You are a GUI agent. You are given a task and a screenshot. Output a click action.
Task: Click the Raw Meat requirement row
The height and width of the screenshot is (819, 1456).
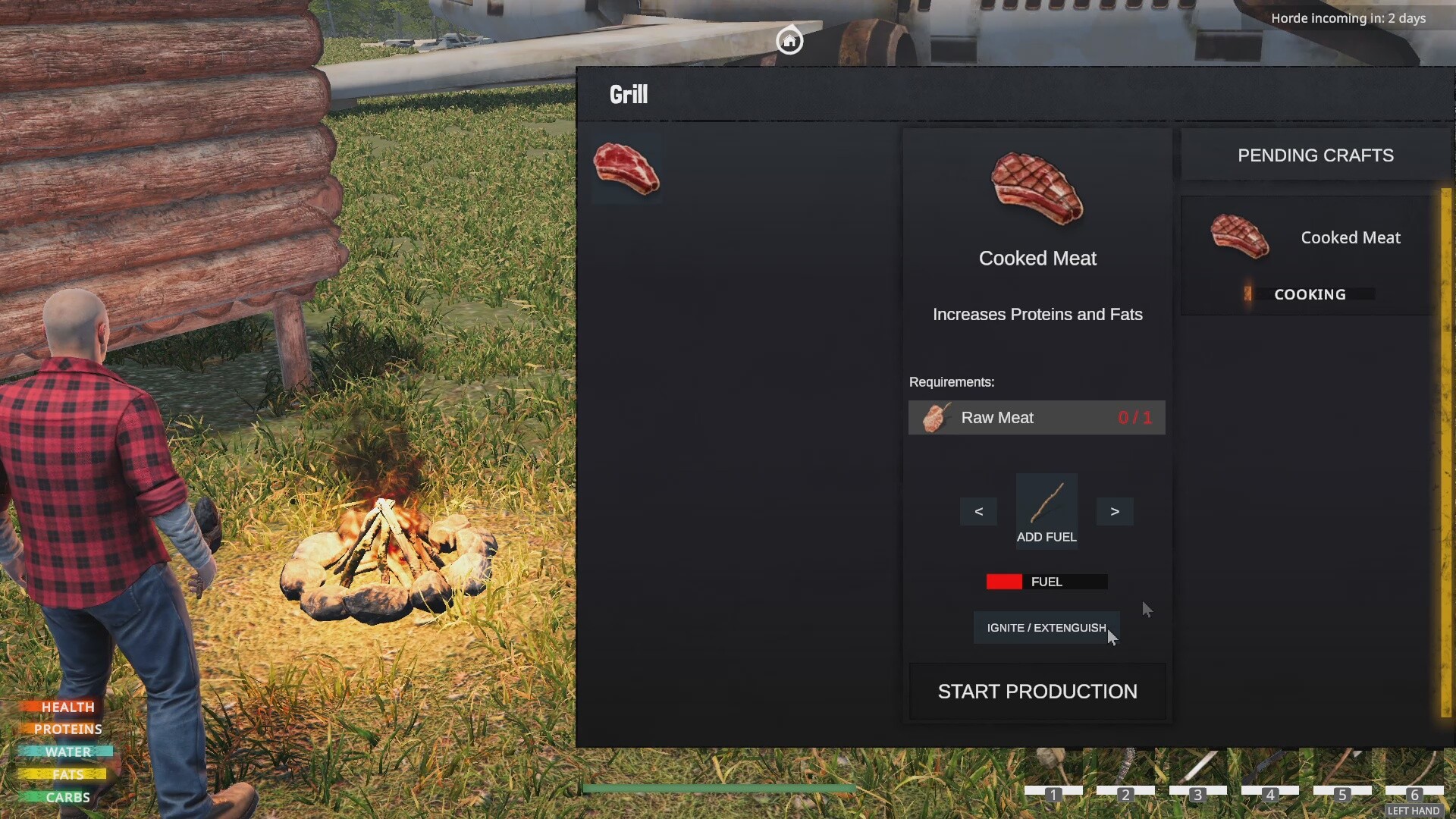click(1036, 418)
